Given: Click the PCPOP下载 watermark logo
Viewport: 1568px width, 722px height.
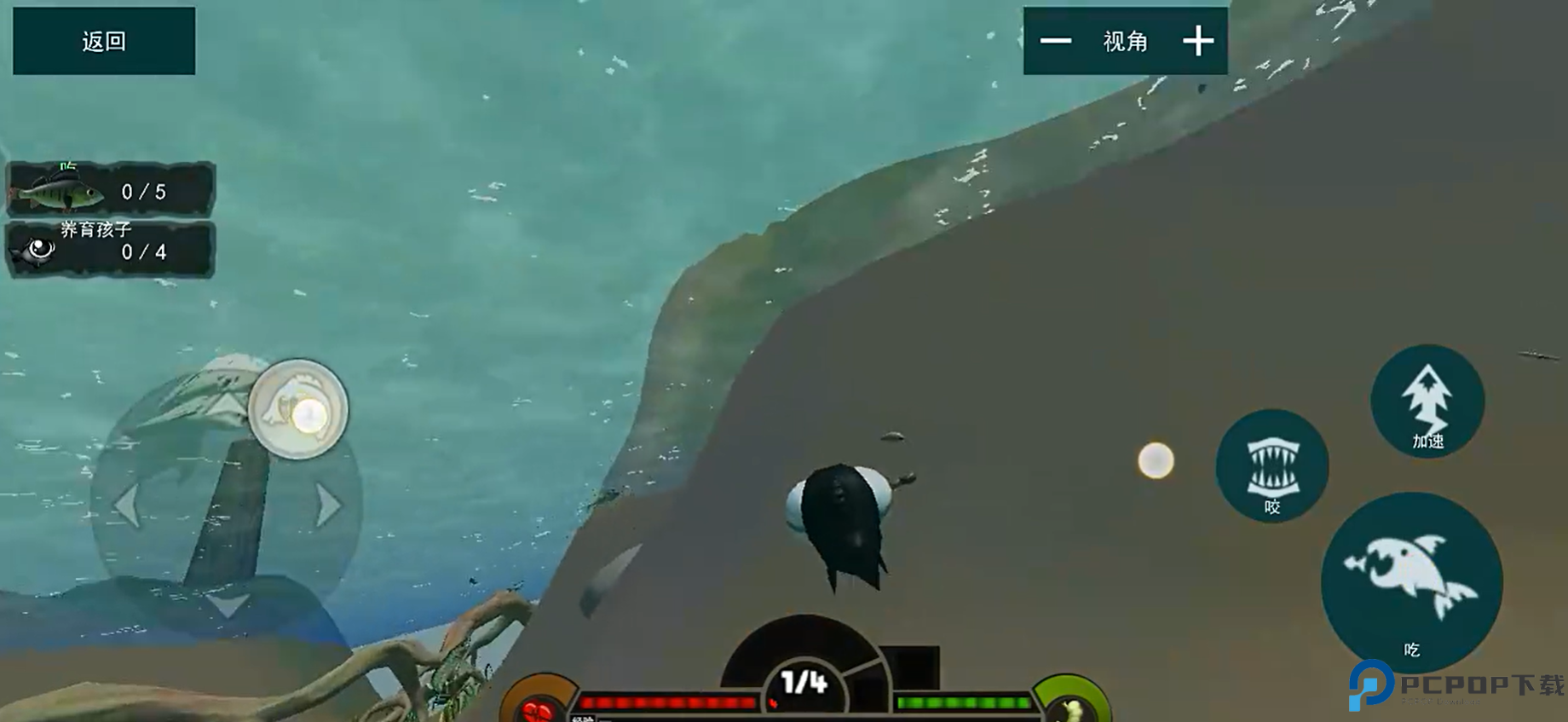Looking at the screenshot, I should pyautogui.click(x=1456, y=685).
